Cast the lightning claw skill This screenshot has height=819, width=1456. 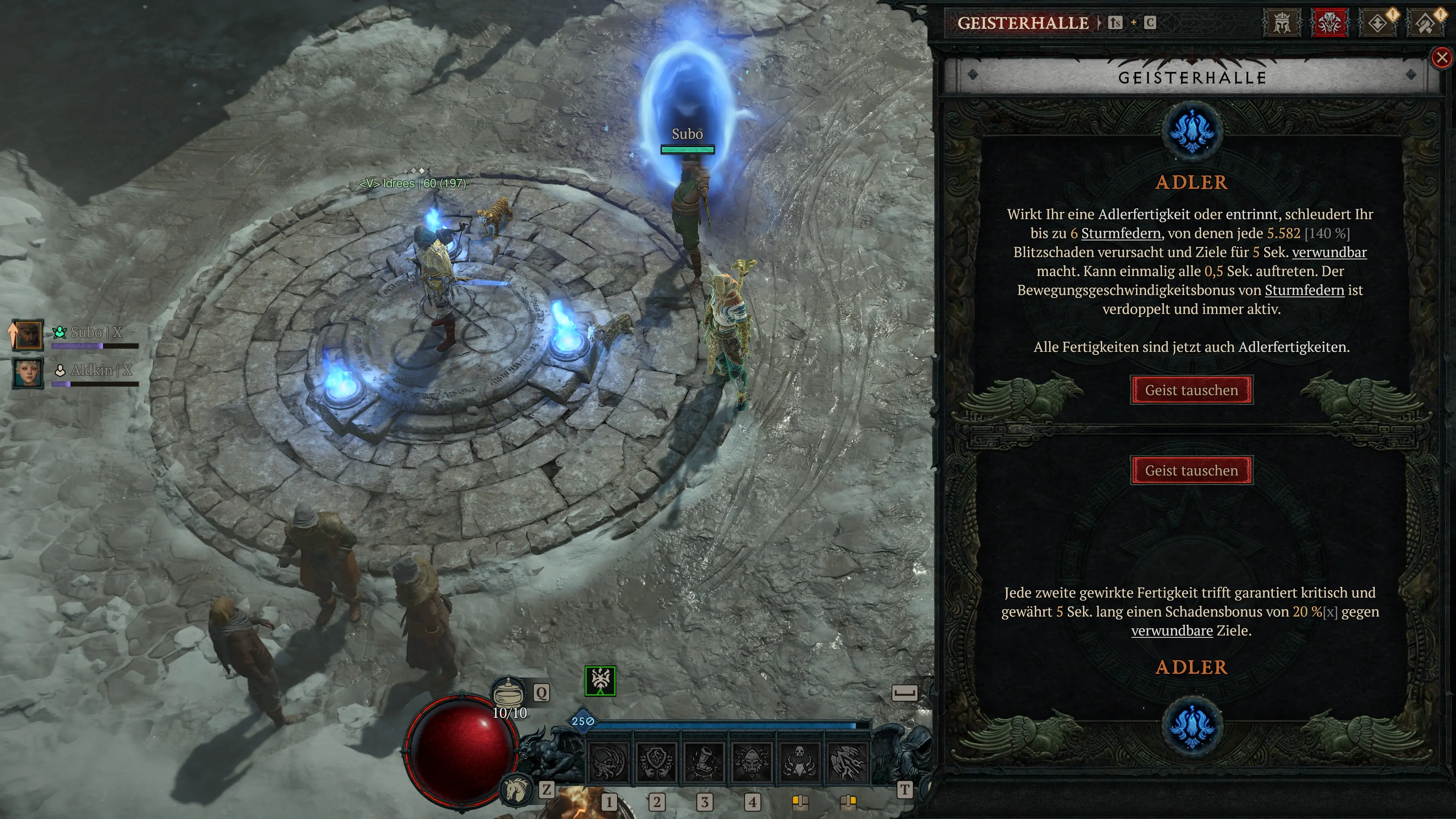pos(847,762)
